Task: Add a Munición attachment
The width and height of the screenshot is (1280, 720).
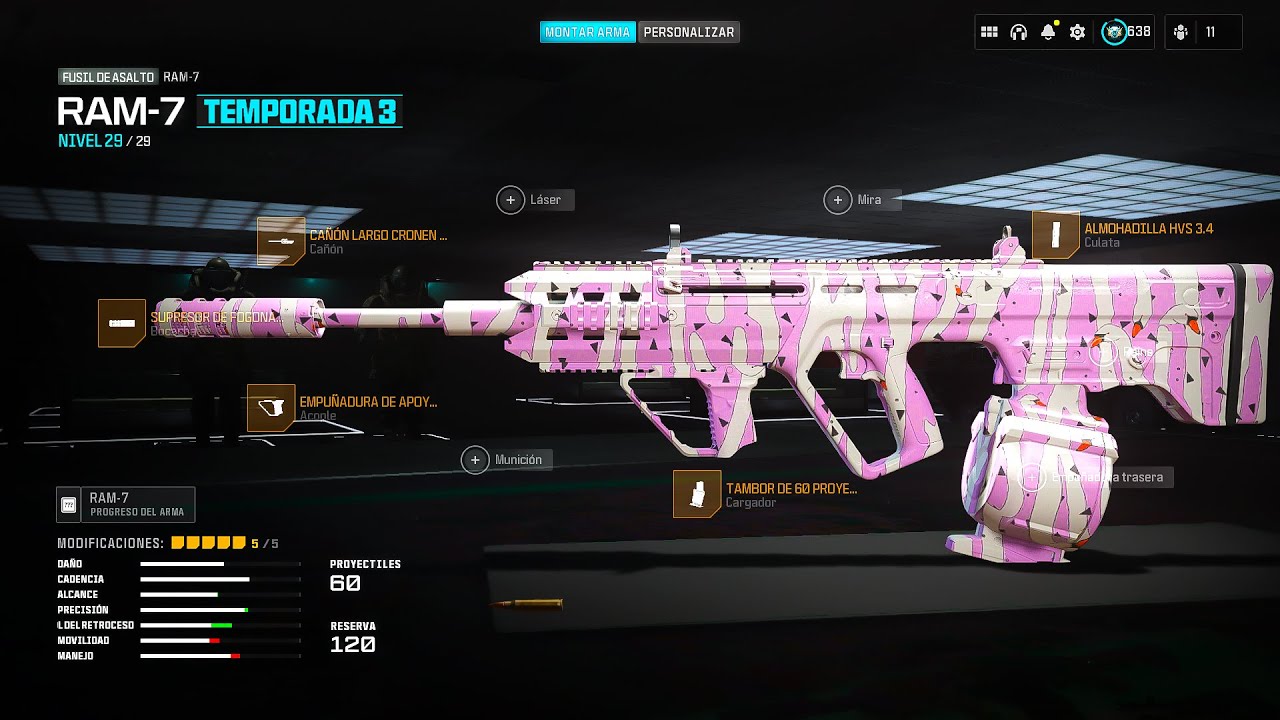Action: (476, 460)
